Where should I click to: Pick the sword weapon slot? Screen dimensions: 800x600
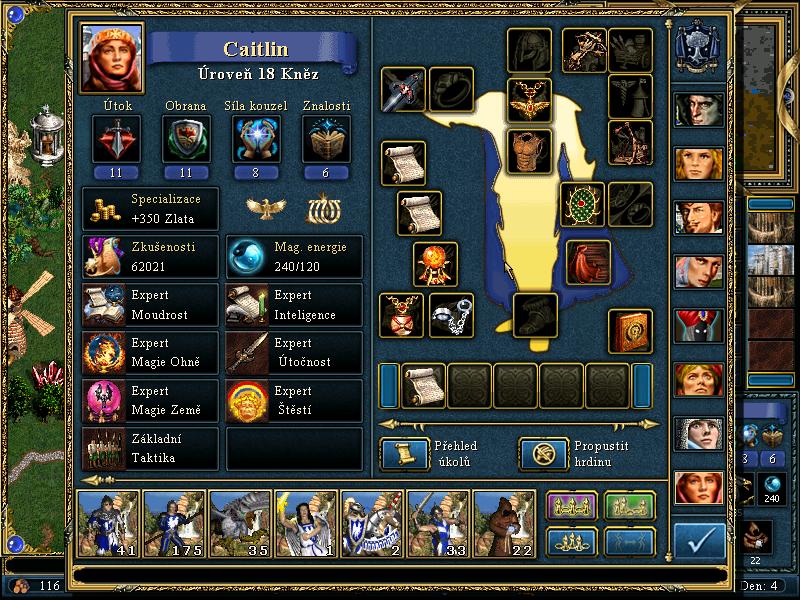click(x=403, y=90)
